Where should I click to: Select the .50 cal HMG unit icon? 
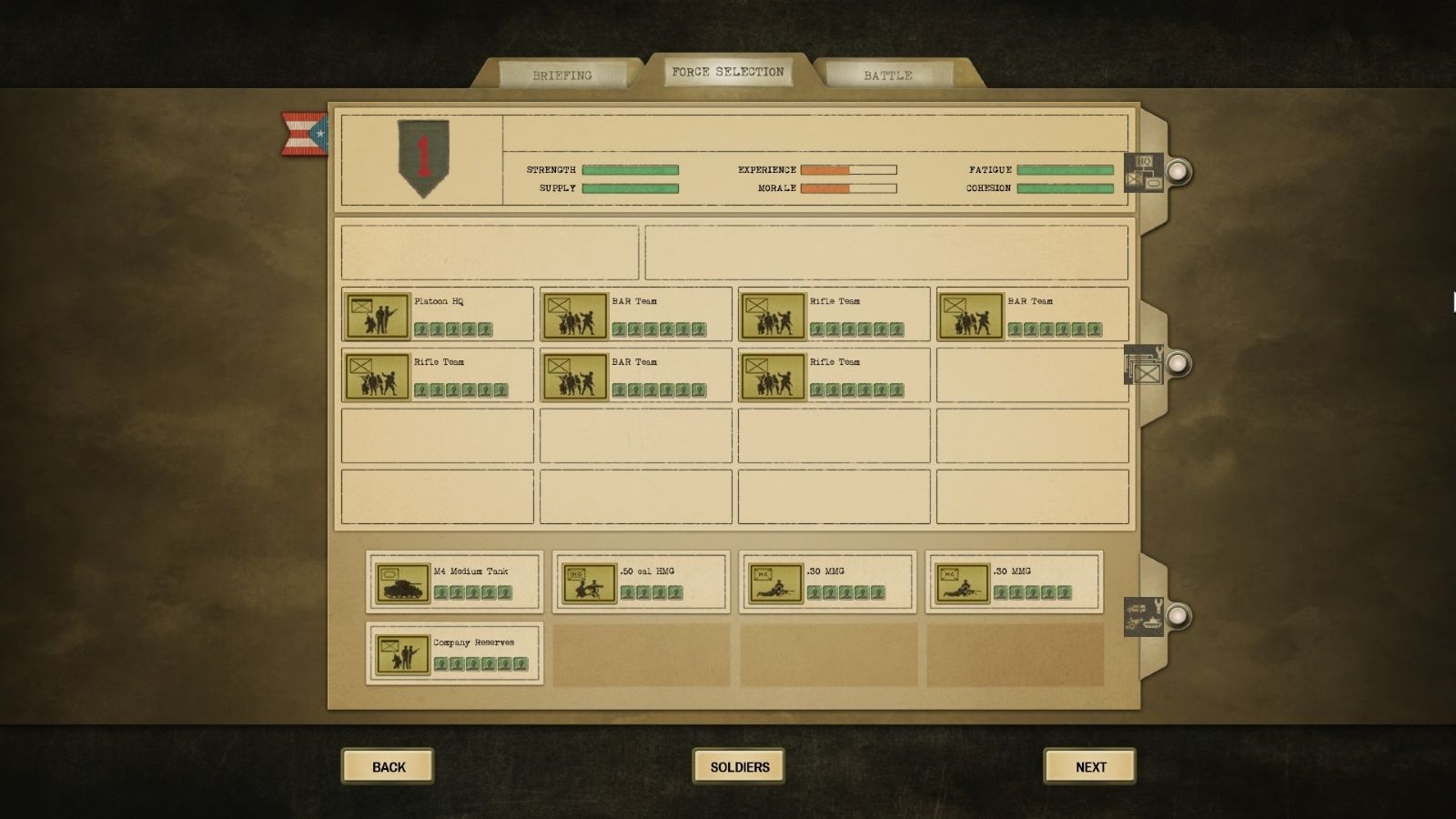tap(588, 582)
